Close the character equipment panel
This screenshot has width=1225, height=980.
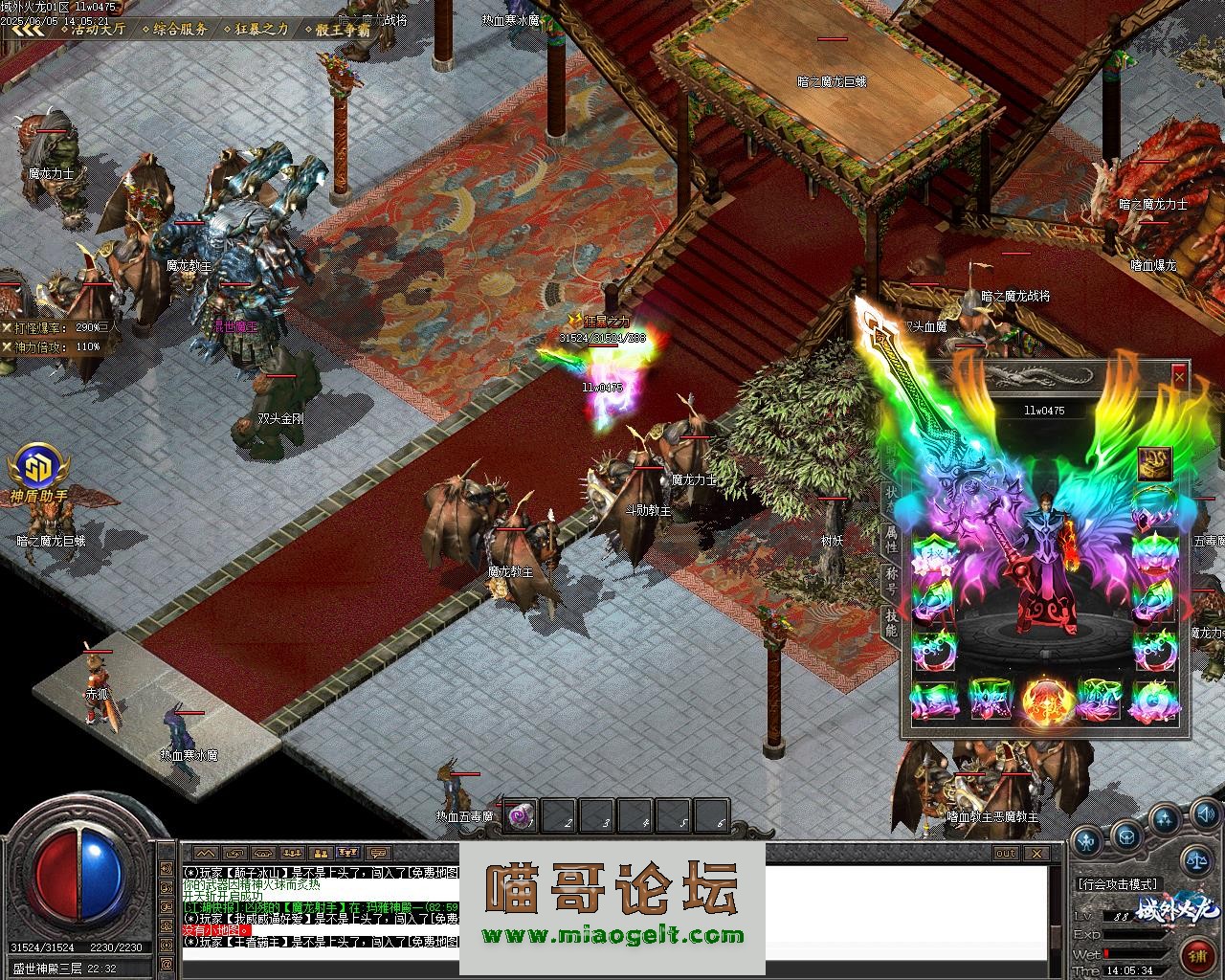coord(1179,377)
